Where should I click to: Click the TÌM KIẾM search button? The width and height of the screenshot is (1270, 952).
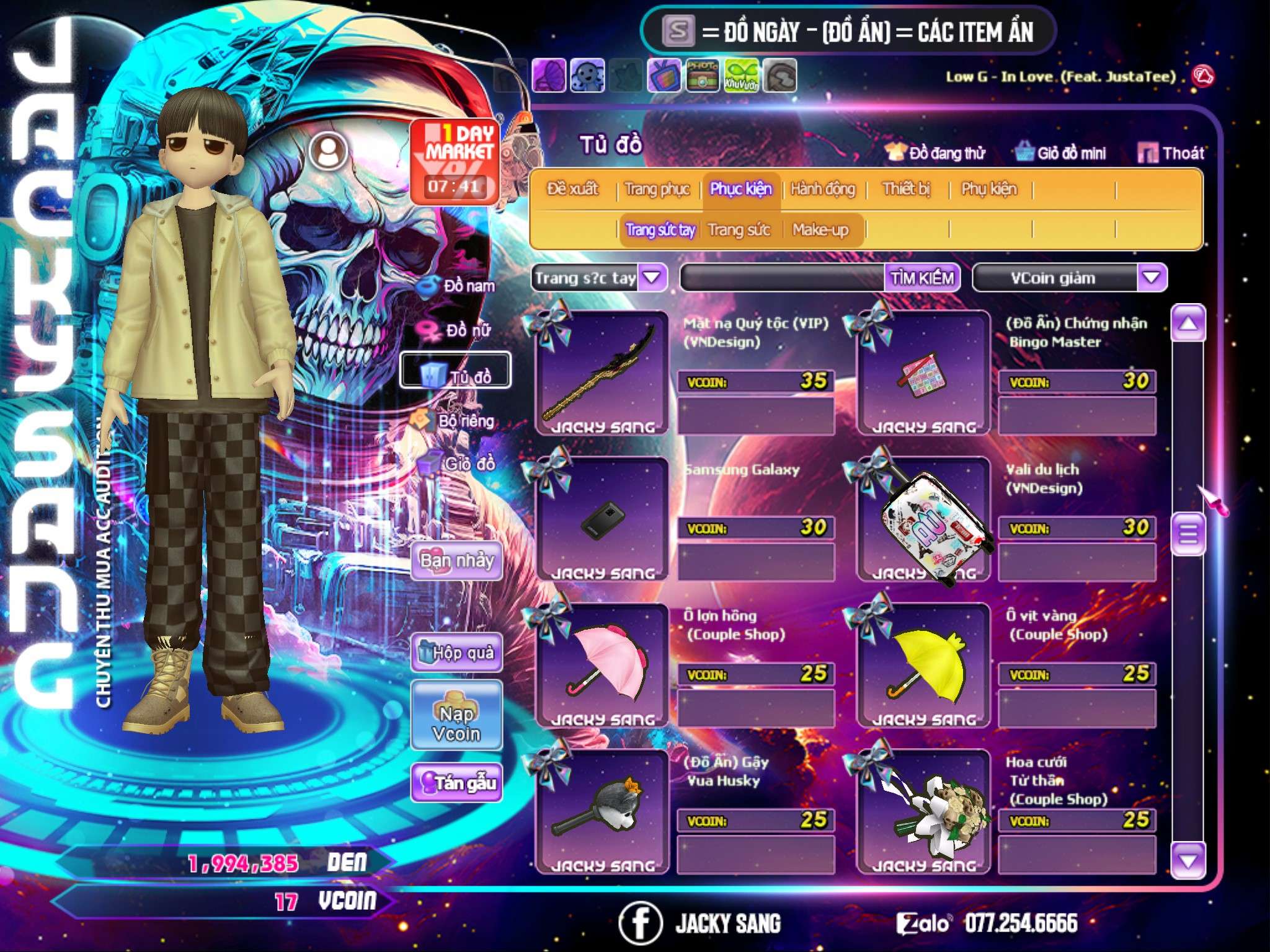921,278
